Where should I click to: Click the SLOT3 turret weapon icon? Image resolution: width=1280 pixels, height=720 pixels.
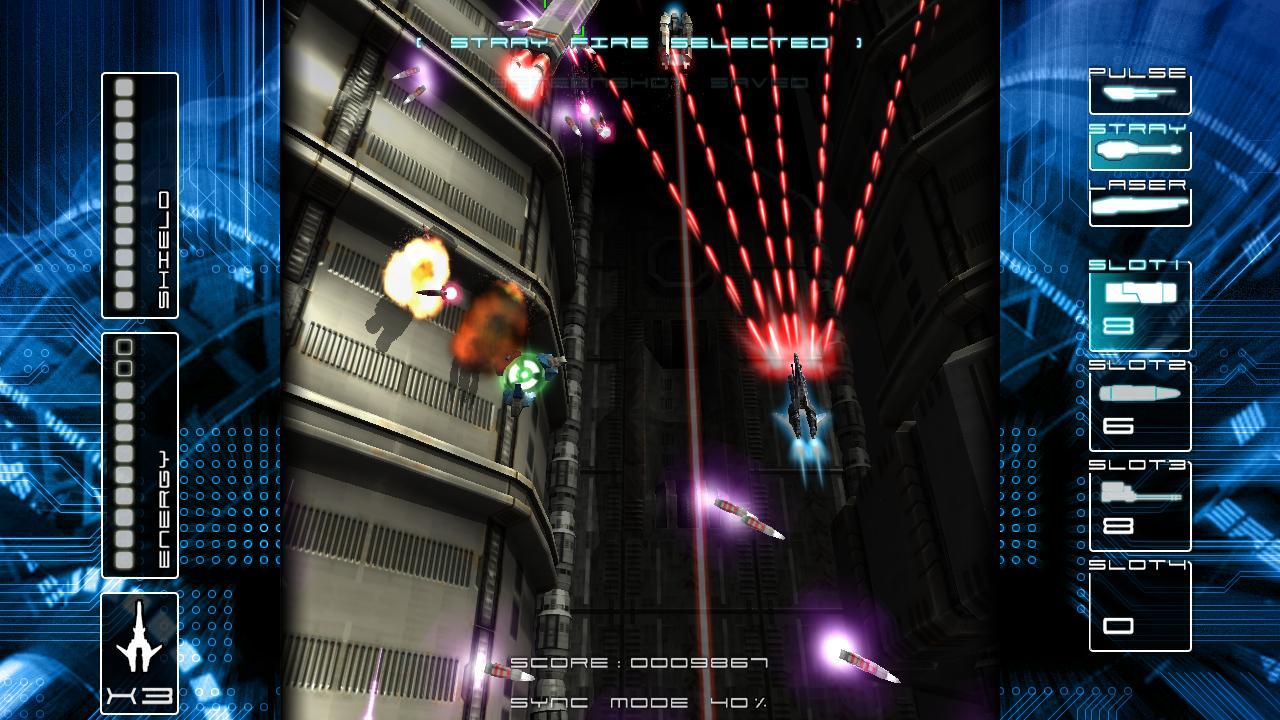[1139, 493]
